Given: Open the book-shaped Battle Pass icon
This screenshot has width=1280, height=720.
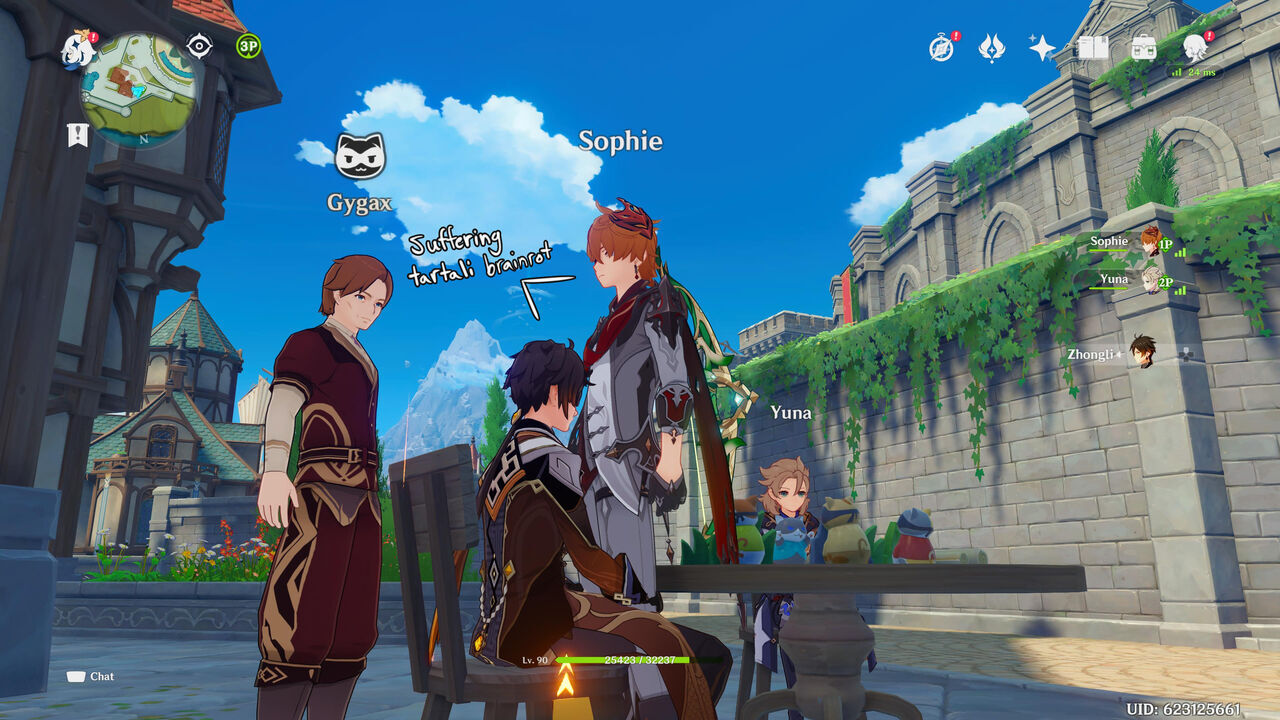Looking at the screenshot, I should tap(1093, 47).
